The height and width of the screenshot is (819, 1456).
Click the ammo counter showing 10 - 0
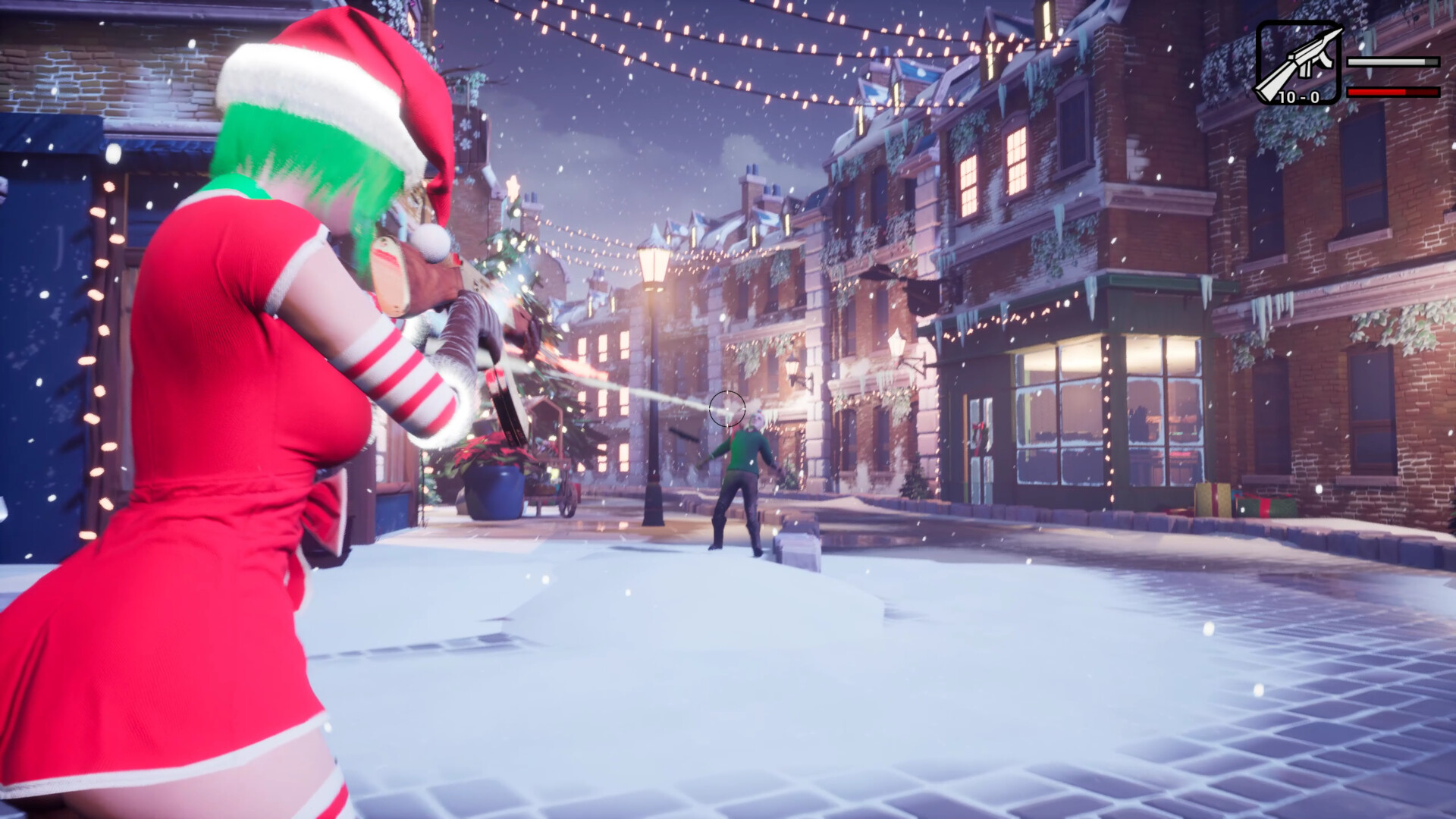coord(1298,97)
